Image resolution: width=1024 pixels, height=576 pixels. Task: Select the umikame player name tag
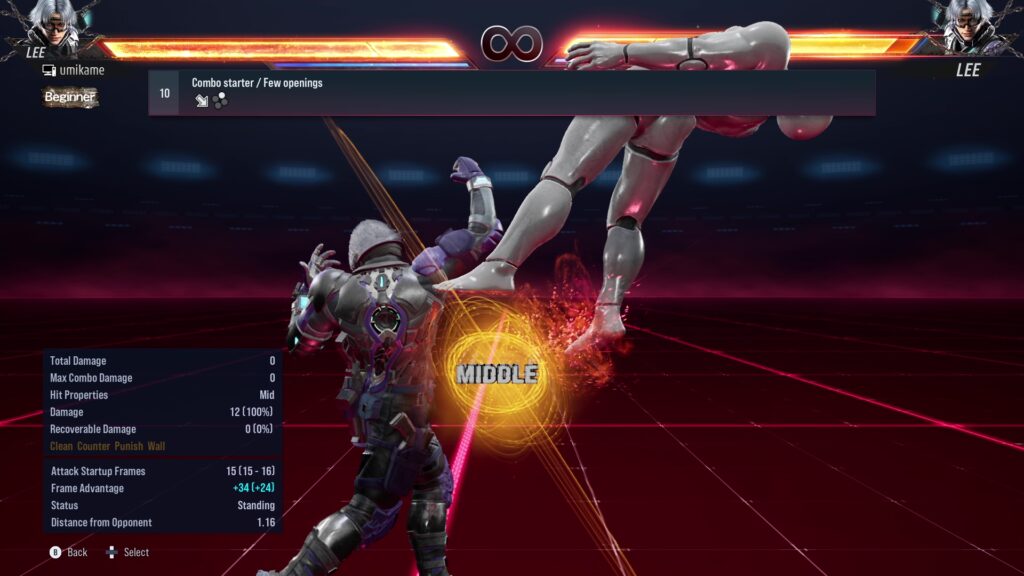click(x=76, y=71)
